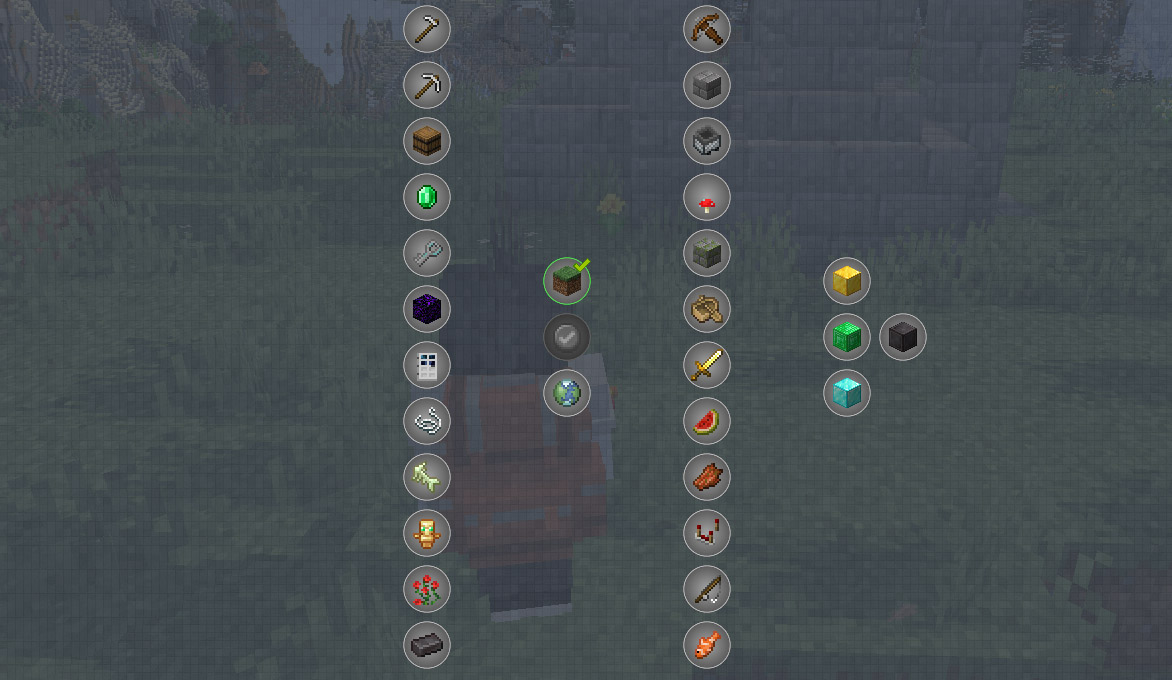Select the gold block icon
Image resolution: width=1172 pixels, height=680 pixels.
[x=847, y=281]
